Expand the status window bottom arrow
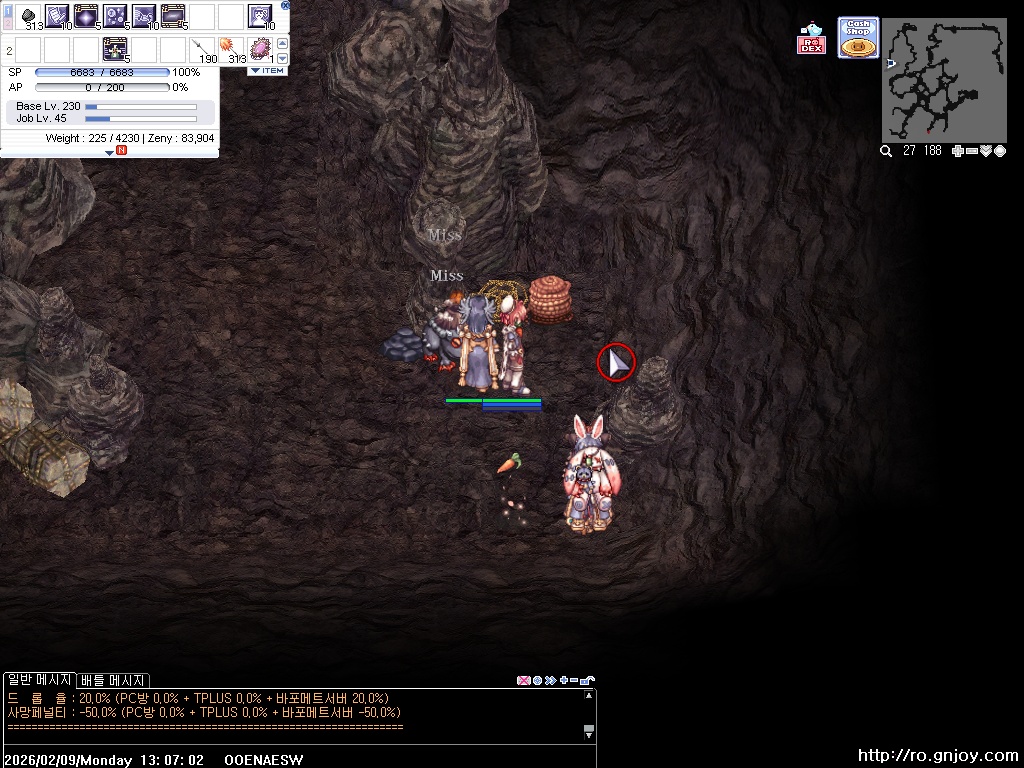Viewport: 1024px width, 768px height. pos(110,152)
